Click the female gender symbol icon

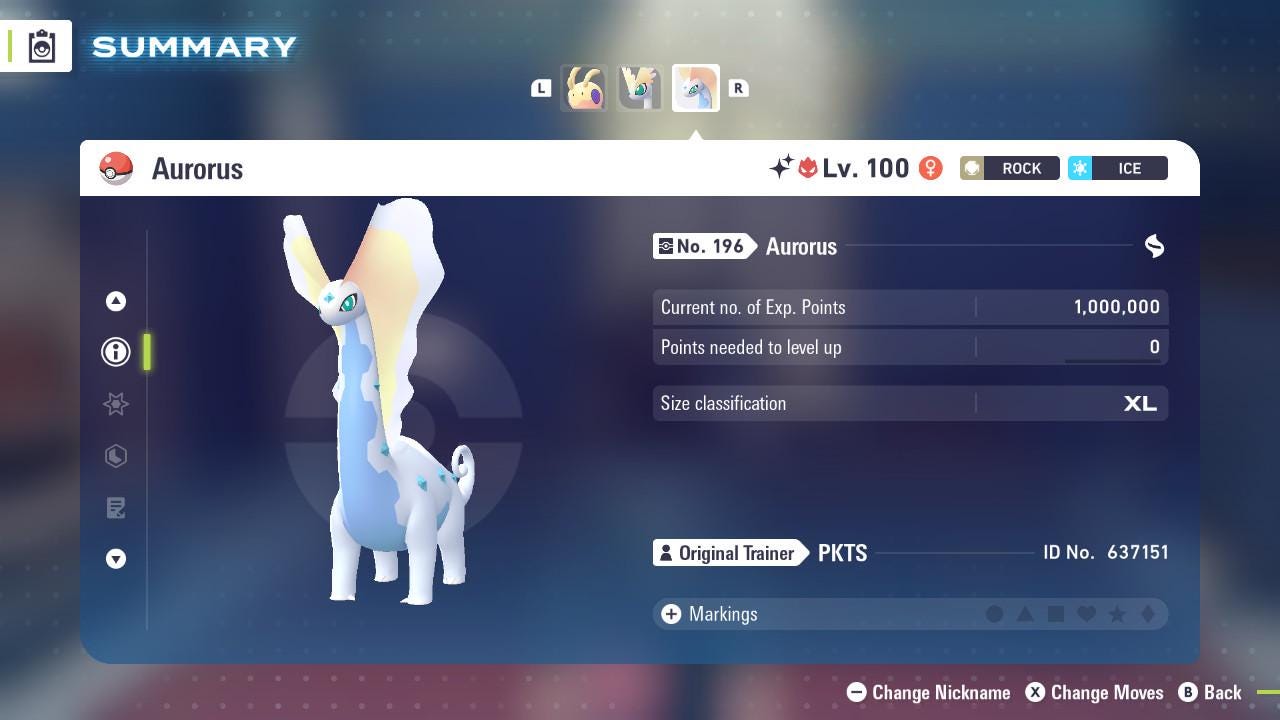[x=931, y=168]
